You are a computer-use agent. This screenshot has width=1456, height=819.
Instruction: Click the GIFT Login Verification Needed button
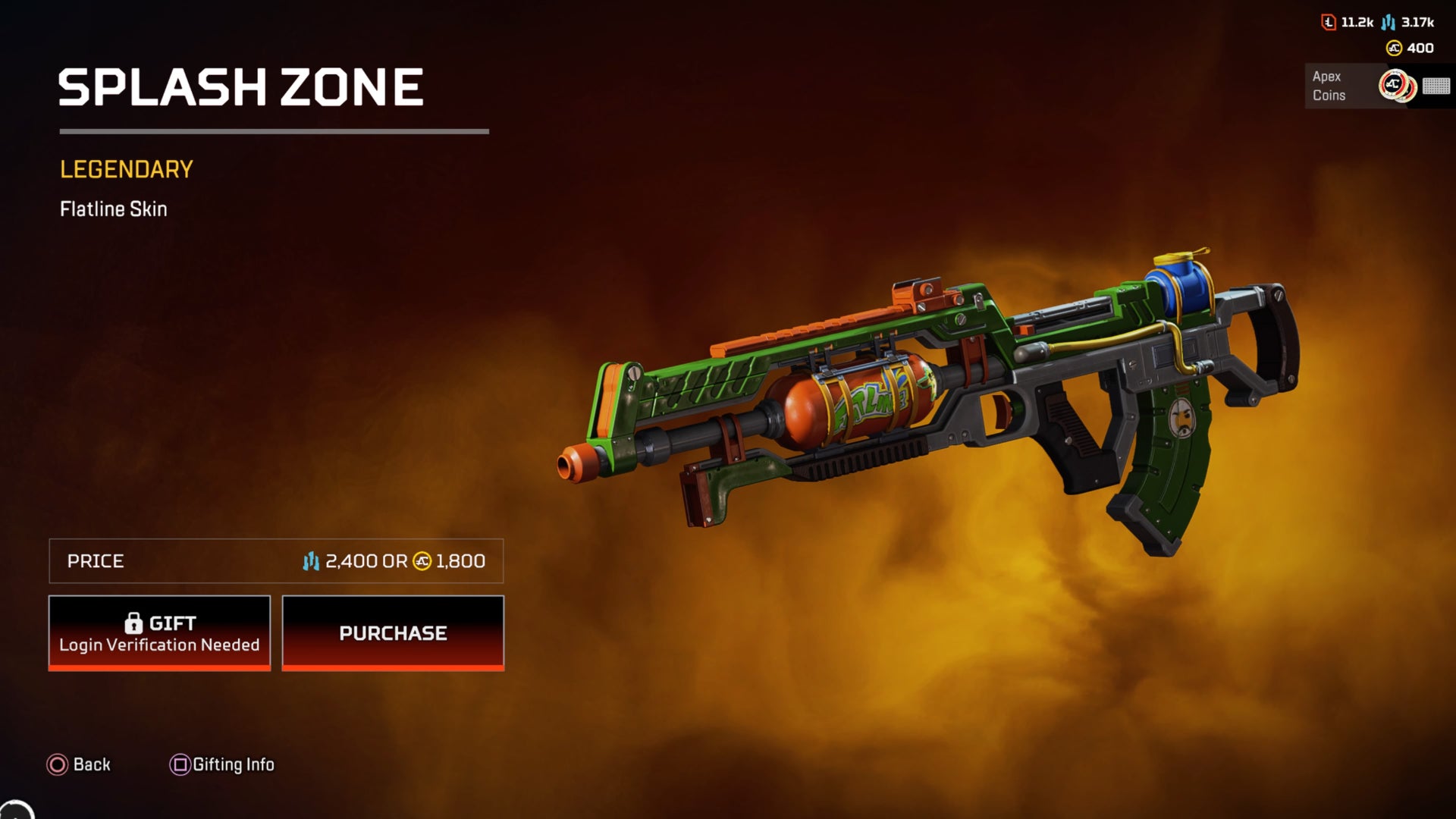(158, 632)
